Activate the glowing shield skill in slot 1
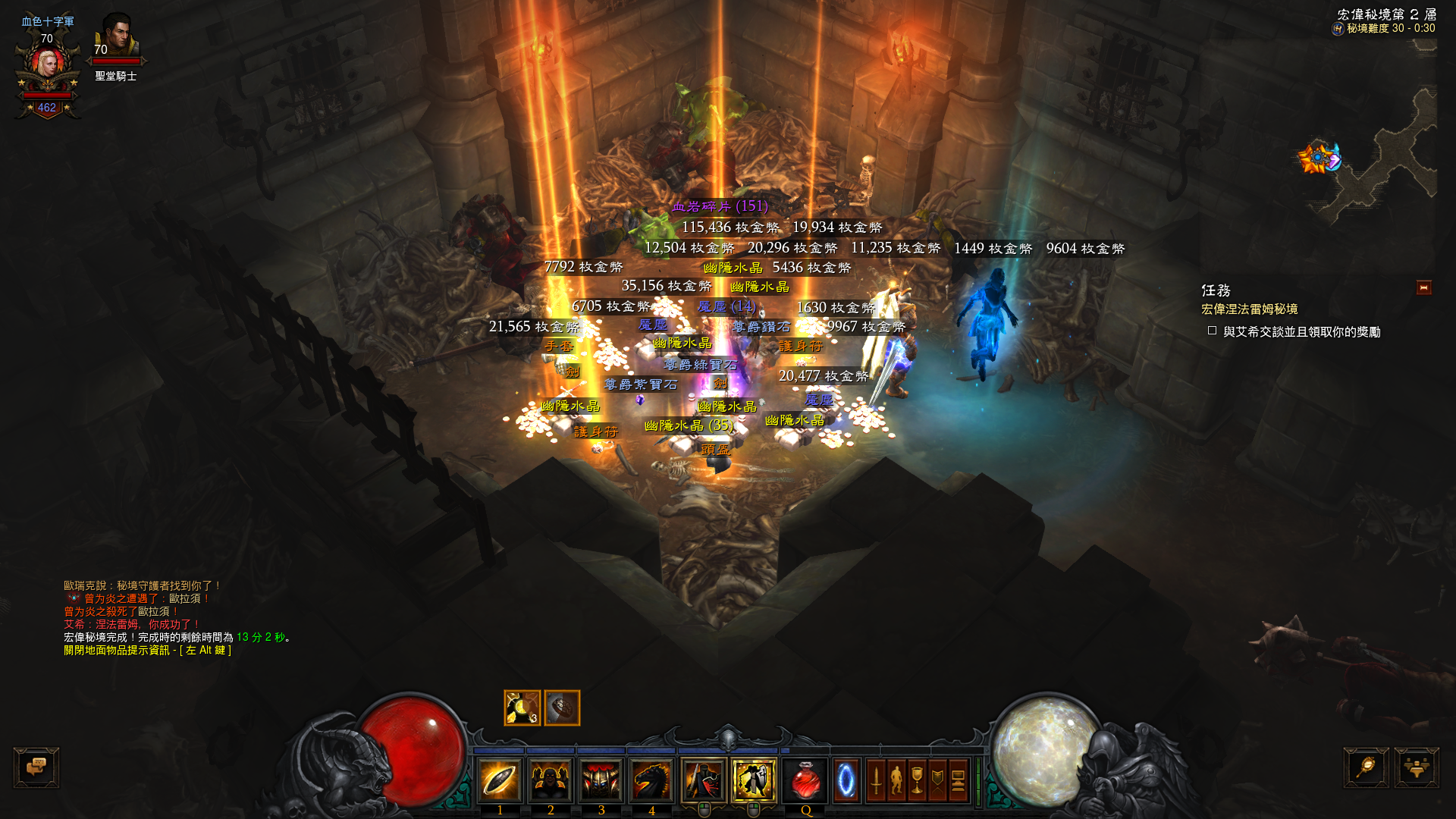The width and height of the screenshot is (1456, 819). [x=500, y=780]
